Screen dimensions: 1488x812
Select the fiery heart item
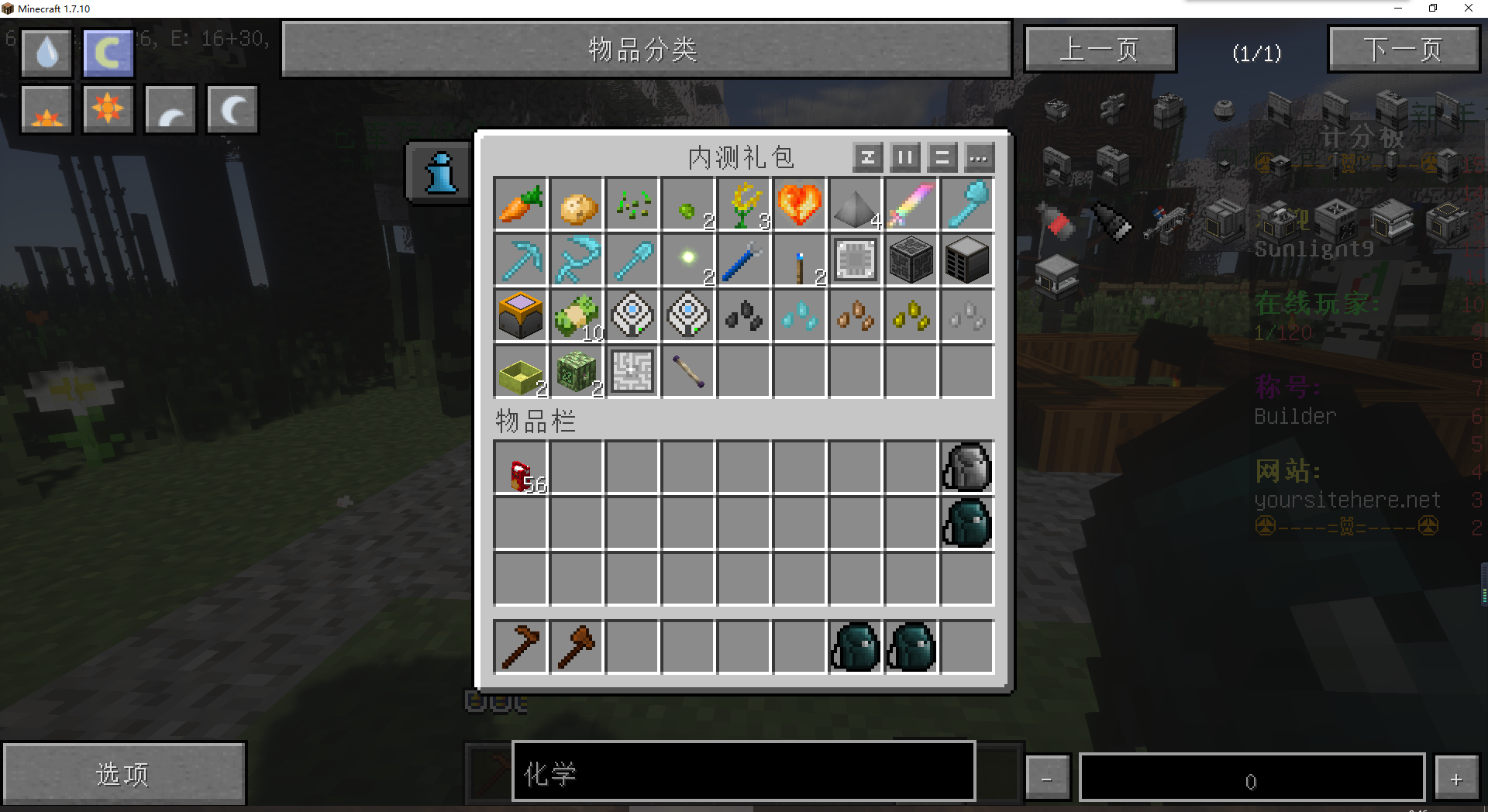(799, 205)
